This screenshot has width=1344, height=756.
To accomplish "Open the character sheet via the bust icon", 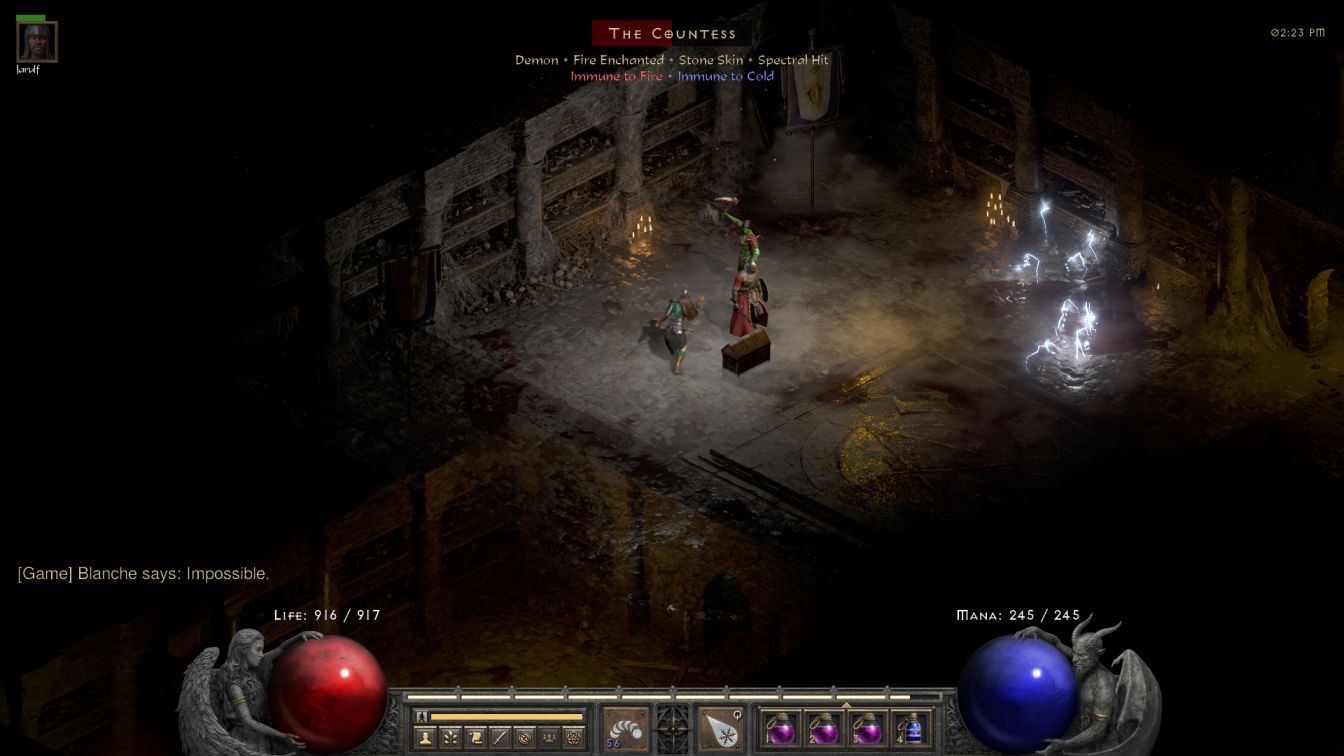I will pos(426,738).
